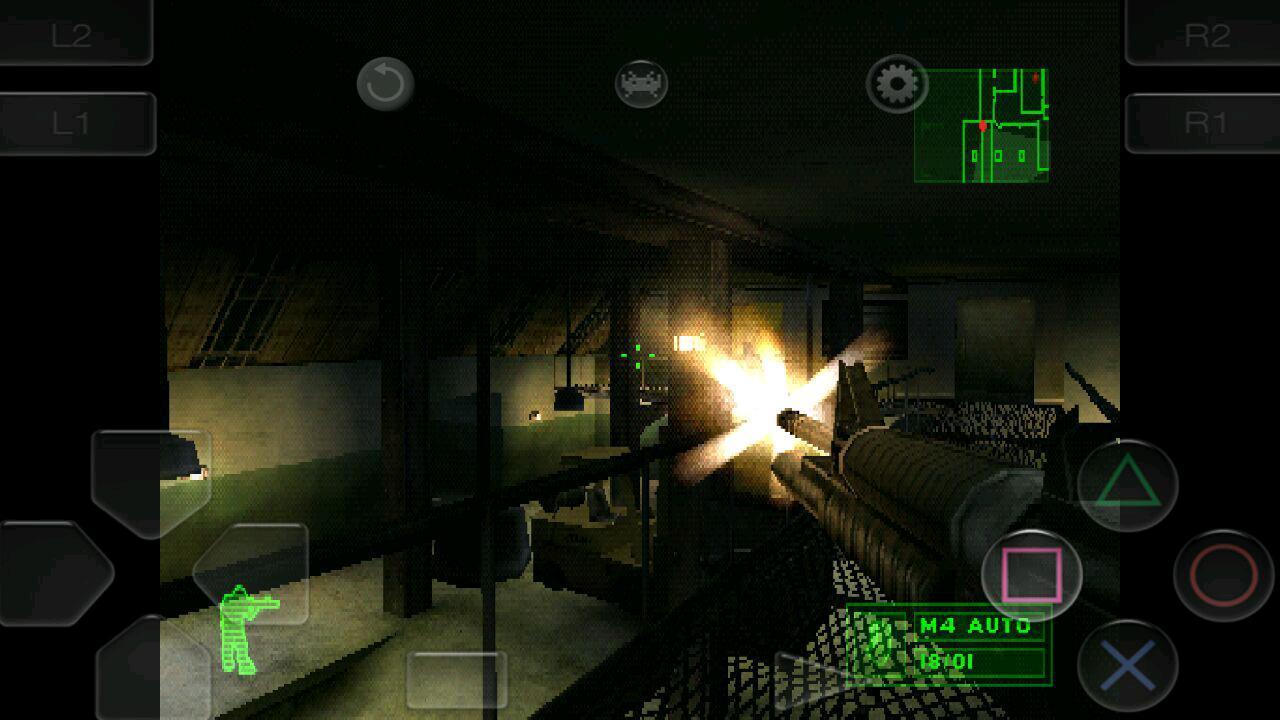This screenshot has height=720, width=1280.
Task: Open the space invader emulator menu icon
Action: (x=641, y=84)
